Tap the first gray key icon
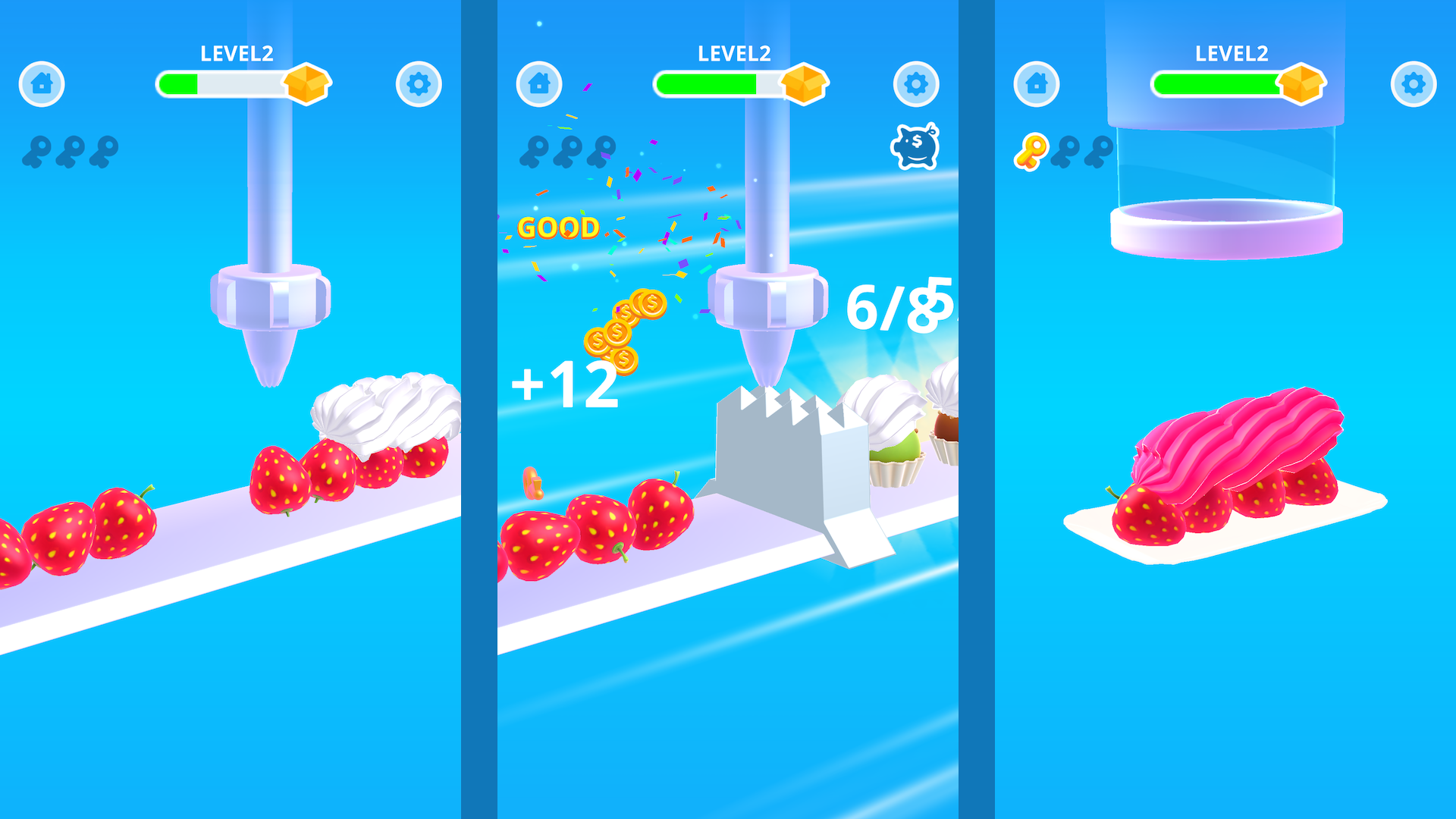The height and width of the screenshot is (819, 1456). tap(42, 147)
